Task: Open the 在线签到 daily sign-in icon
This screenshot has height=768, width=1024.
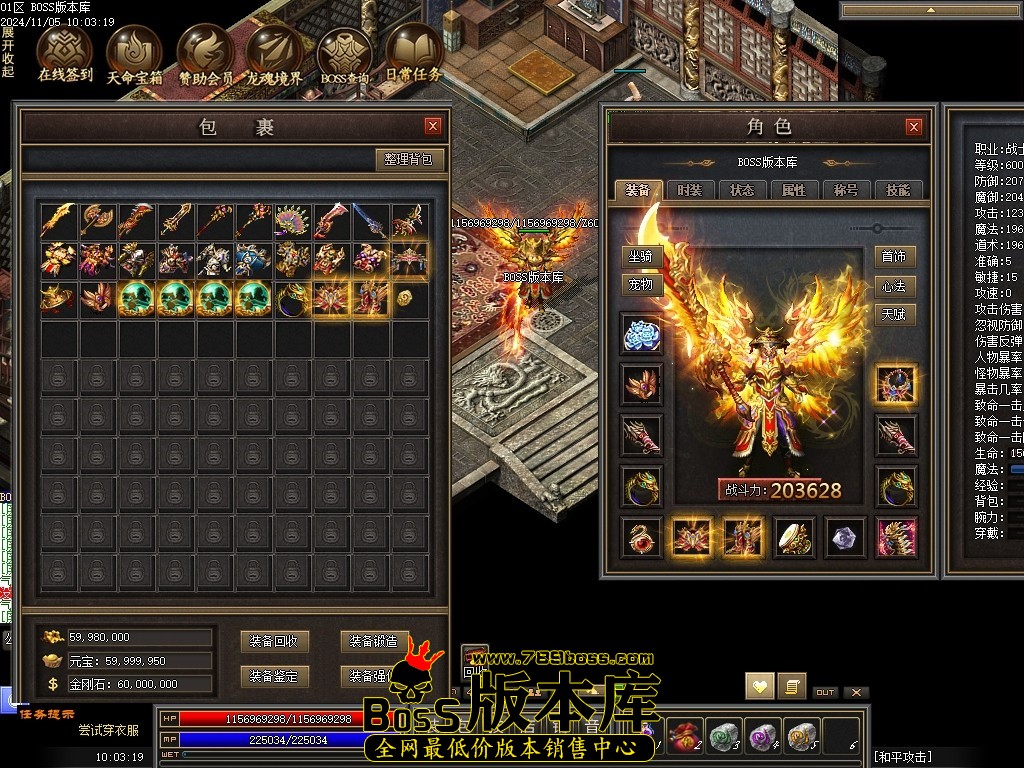Action: point(64,50)
